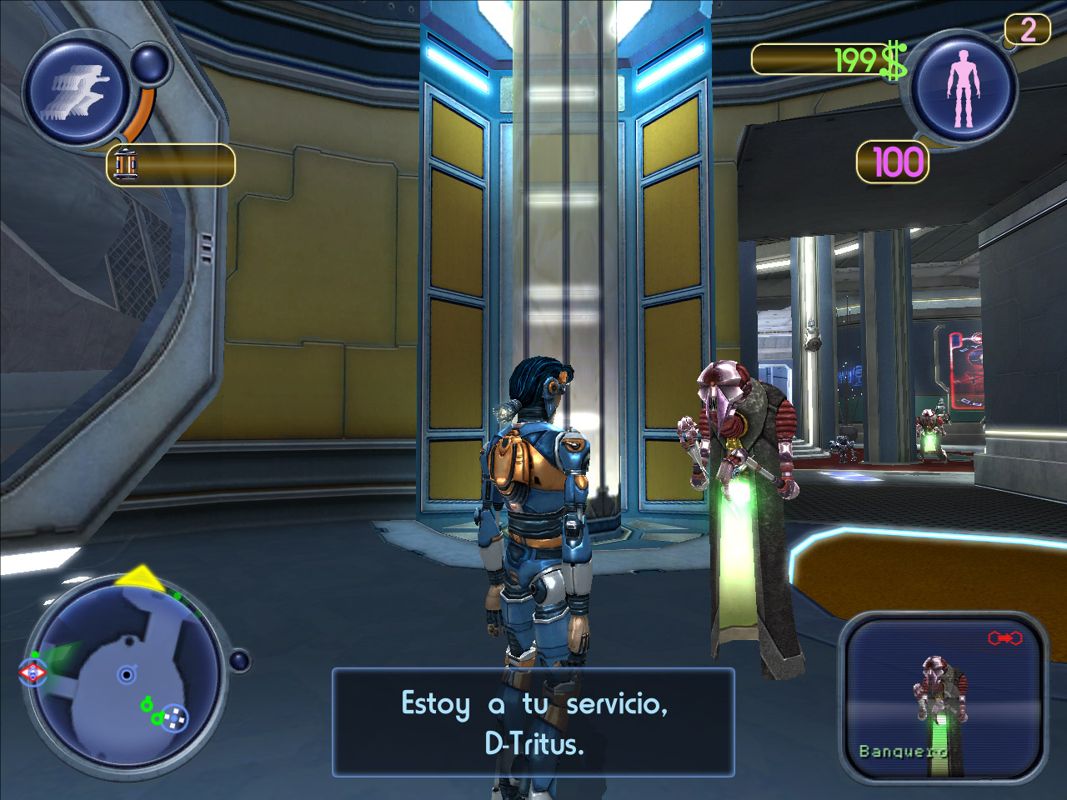Select the canister icon below the running figure
This screenshot has width=1067, height=800.
[x=126, y=165]
